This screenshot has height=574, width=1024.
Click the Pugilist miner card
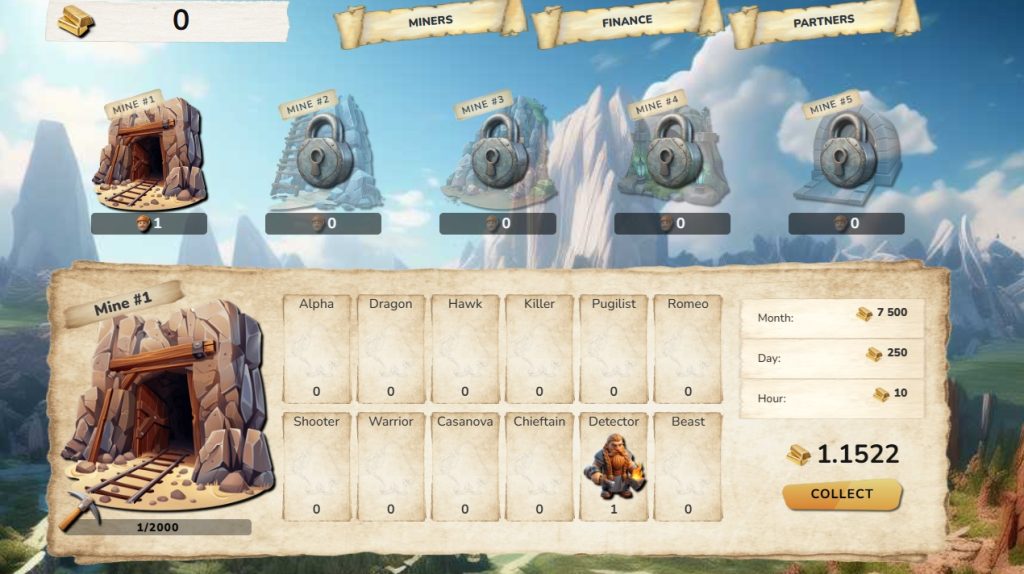(613, 349)
